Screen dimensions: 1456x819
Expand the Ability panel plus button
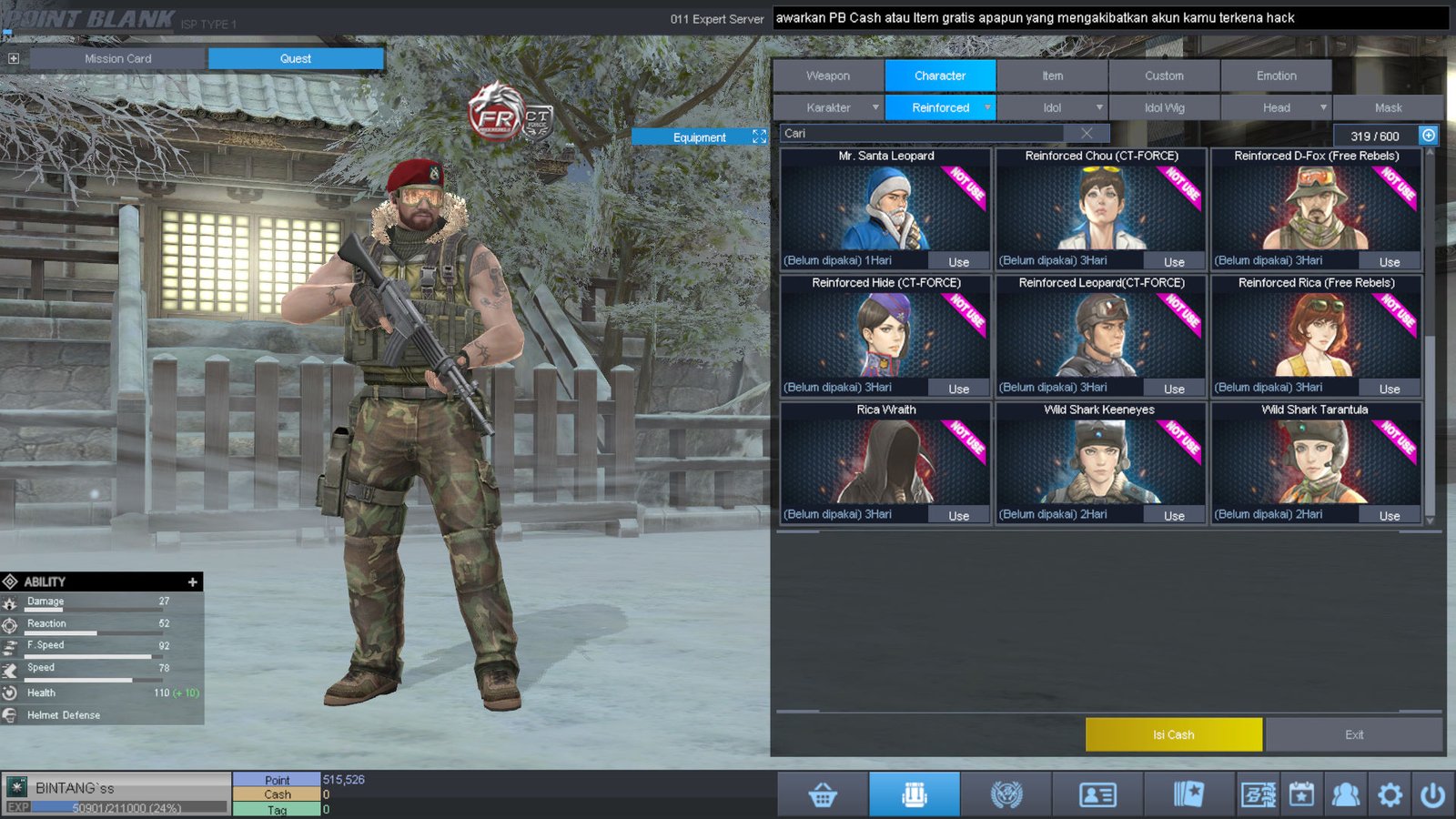coord(192,581)
